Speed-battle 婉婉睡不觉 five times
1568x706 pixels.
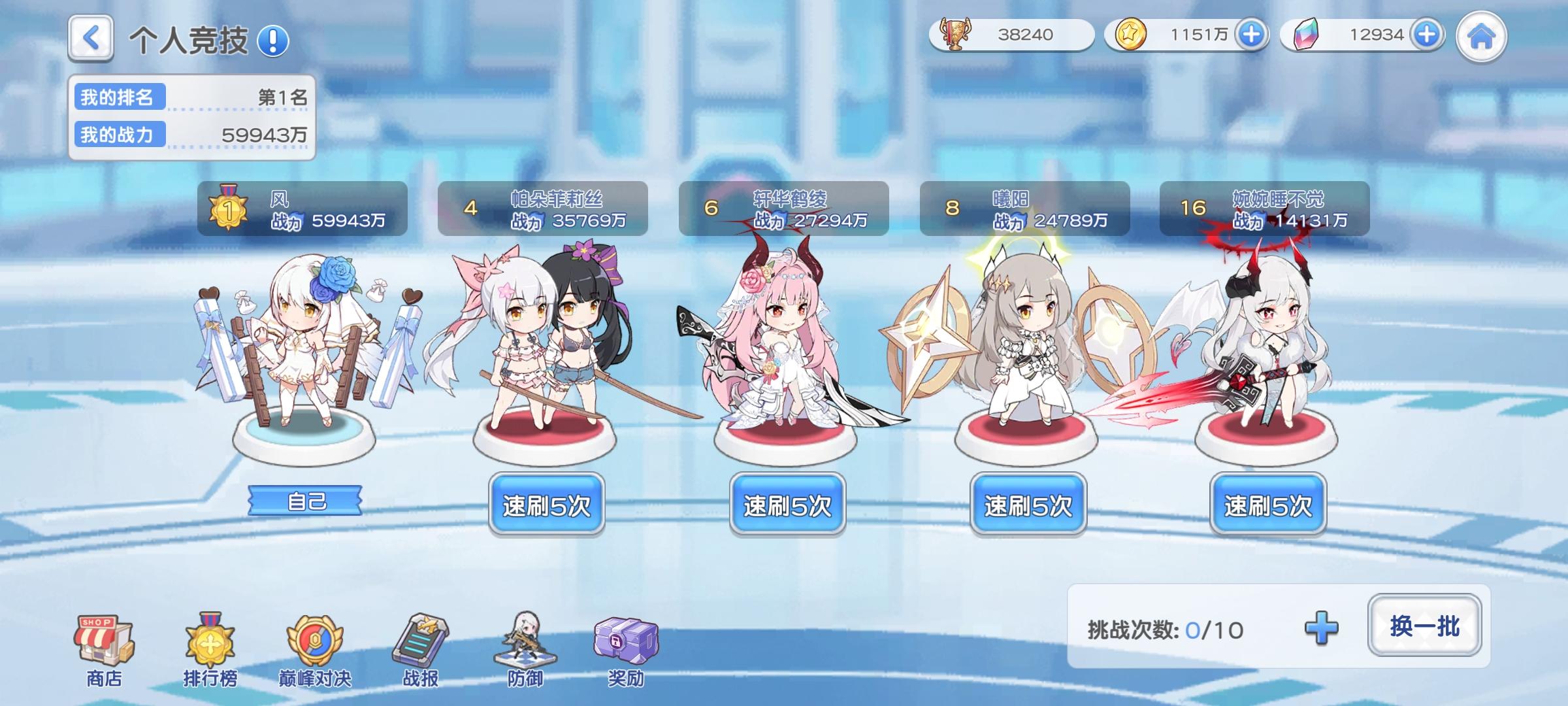(1268, 504)
